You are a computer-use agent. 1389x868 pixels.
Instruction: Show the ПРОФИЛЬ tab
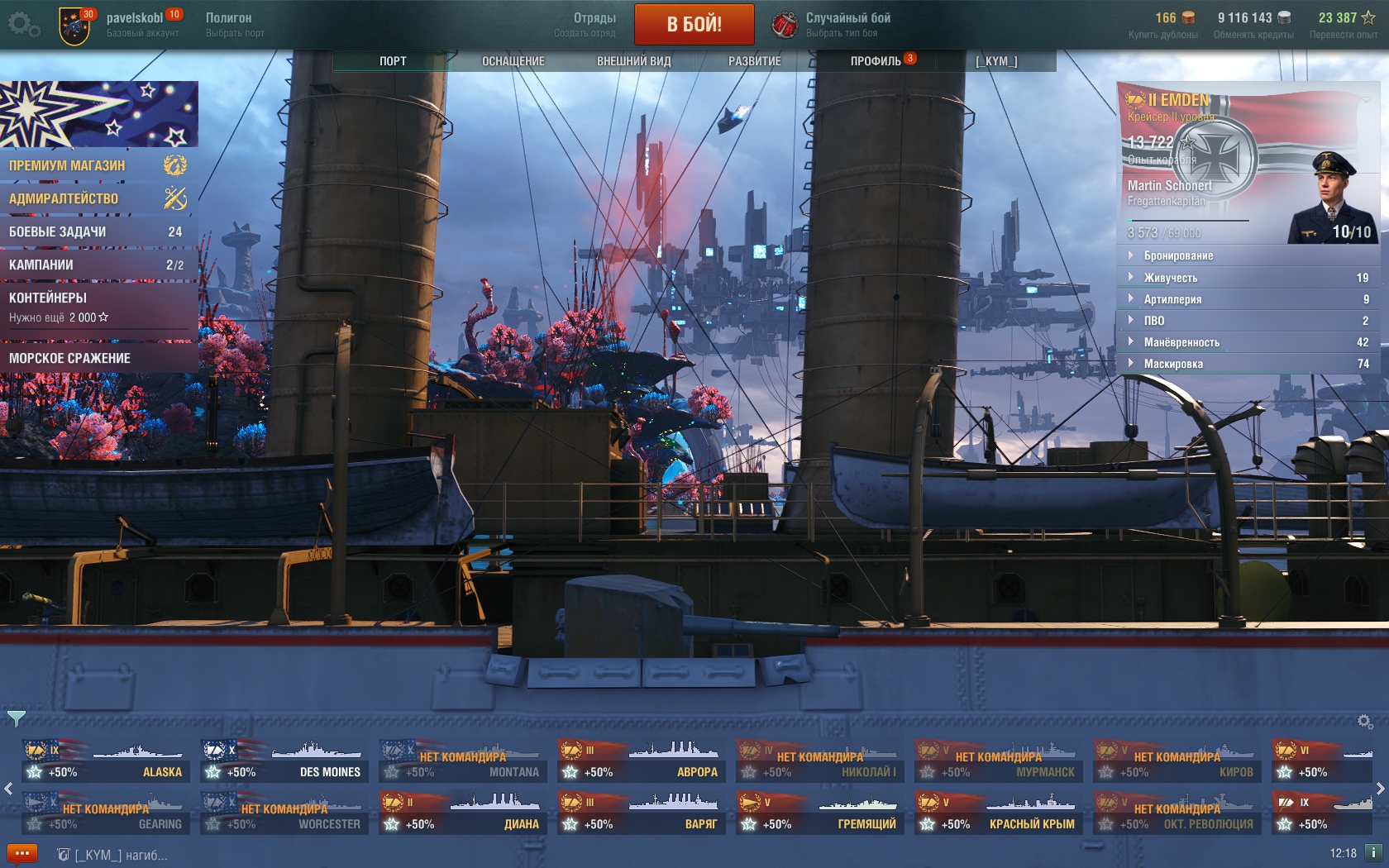(x=876, y=61)
